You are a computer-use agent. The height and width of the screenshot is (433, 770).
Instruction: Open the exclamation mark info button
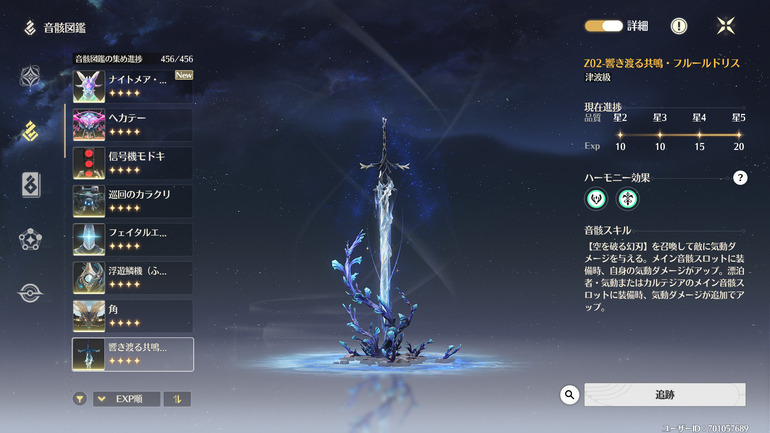pyautogui.click(x=679, y=26)
